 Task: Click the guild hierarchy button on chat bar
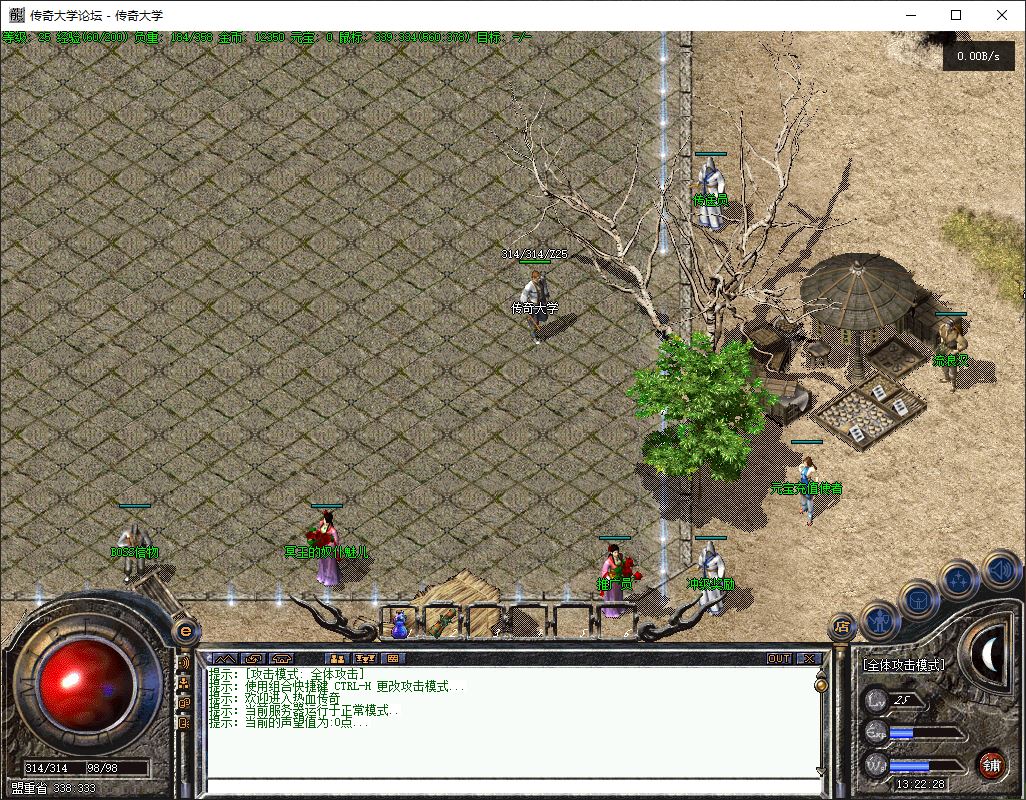tap(365, 658)
